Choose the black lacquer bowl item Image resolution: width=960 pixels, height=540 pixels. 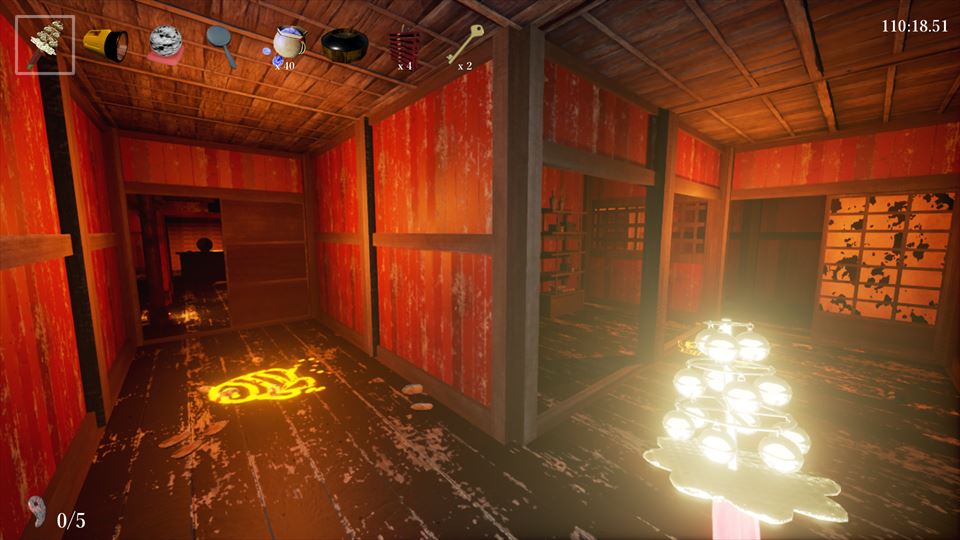344,45
